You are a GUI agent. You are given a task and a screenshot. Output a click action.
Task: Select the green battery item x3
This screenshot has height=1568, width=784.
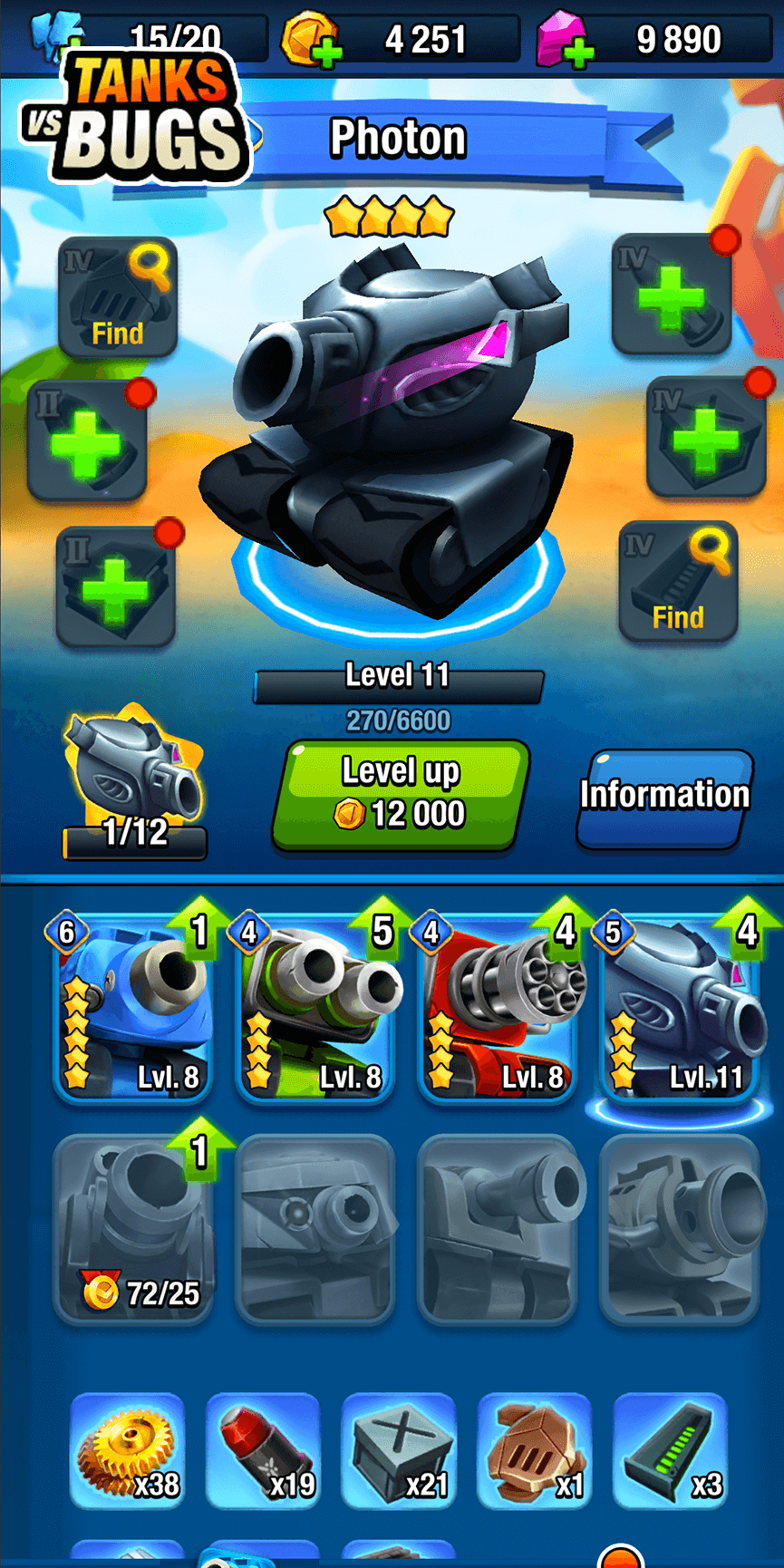click(671, 1450)
